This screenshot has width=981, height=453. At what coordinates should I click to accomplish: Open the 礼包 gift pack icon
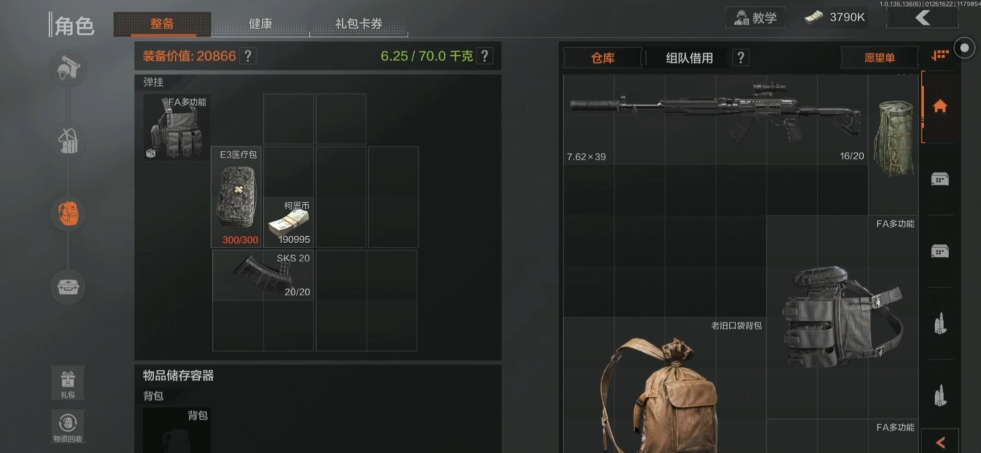pos(68,380)
